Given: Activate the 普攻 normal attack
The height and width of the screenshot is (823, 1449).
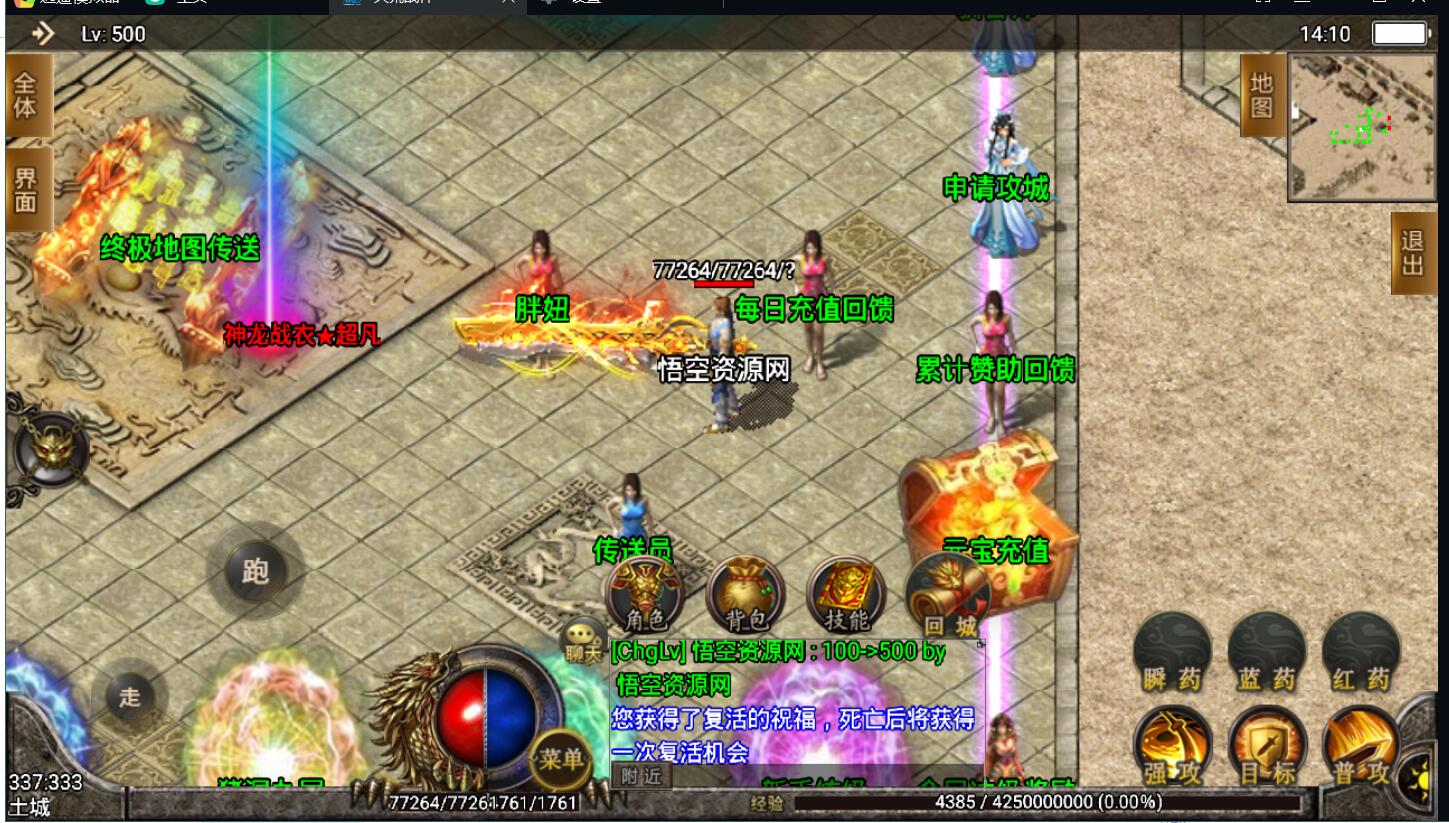Looking at the screenshot, I should (1360, 748).
